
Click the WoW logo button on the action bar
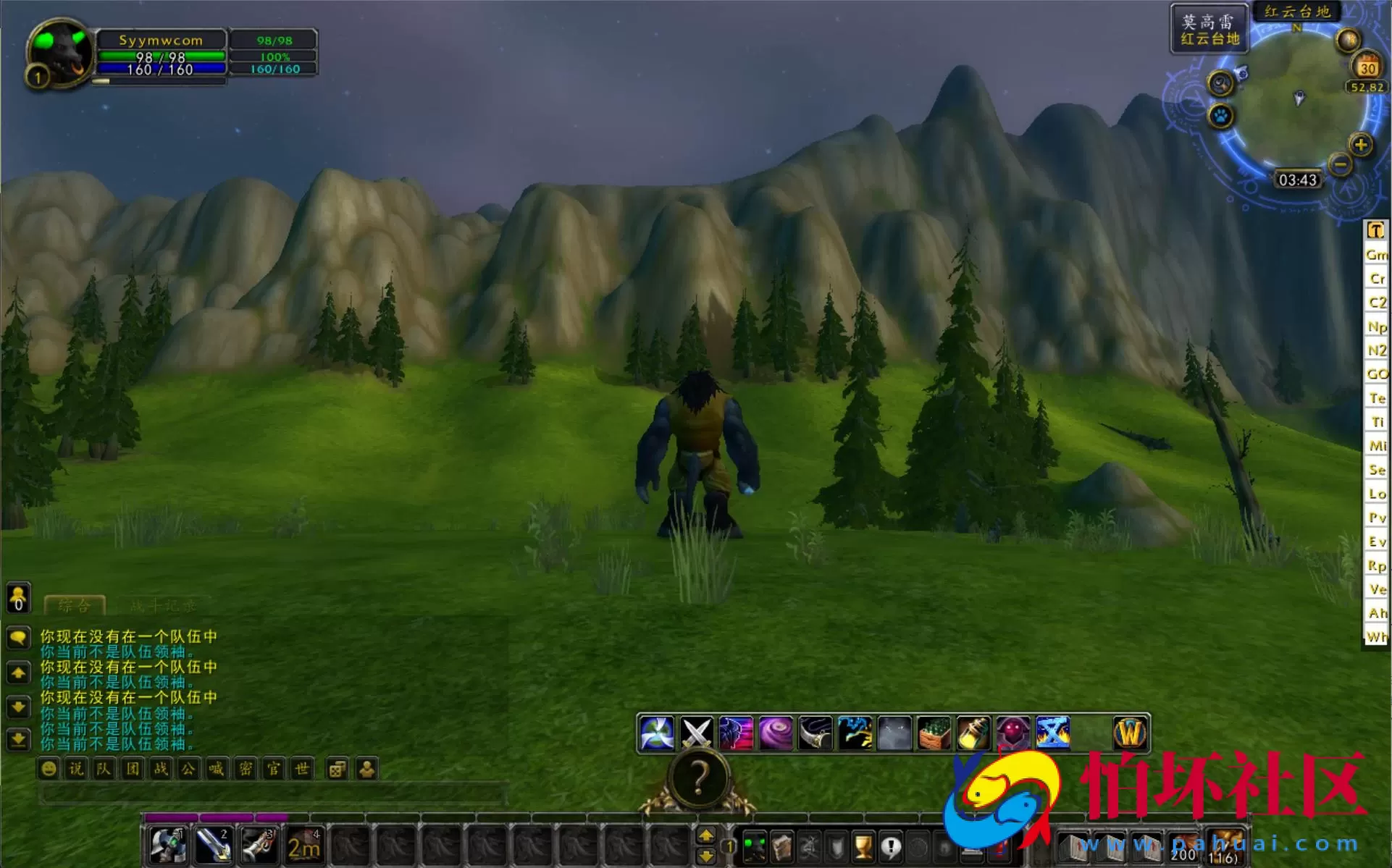tap(1129, 733)
